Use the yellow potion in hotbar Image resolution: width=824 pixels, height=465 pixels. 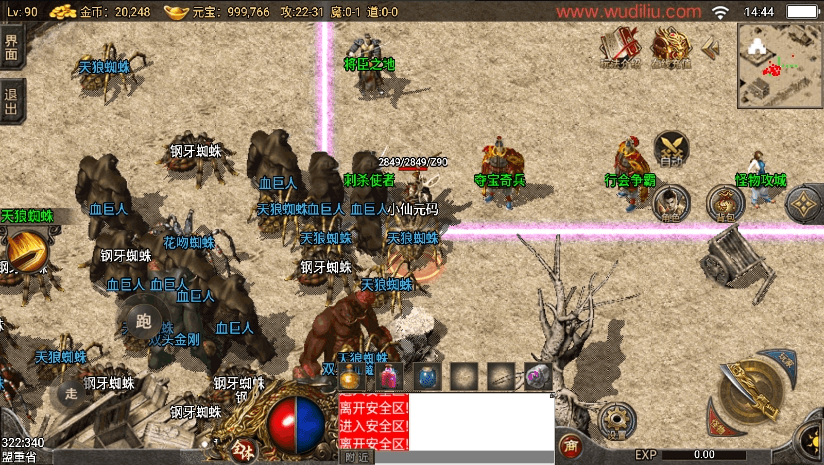(350, 376)
